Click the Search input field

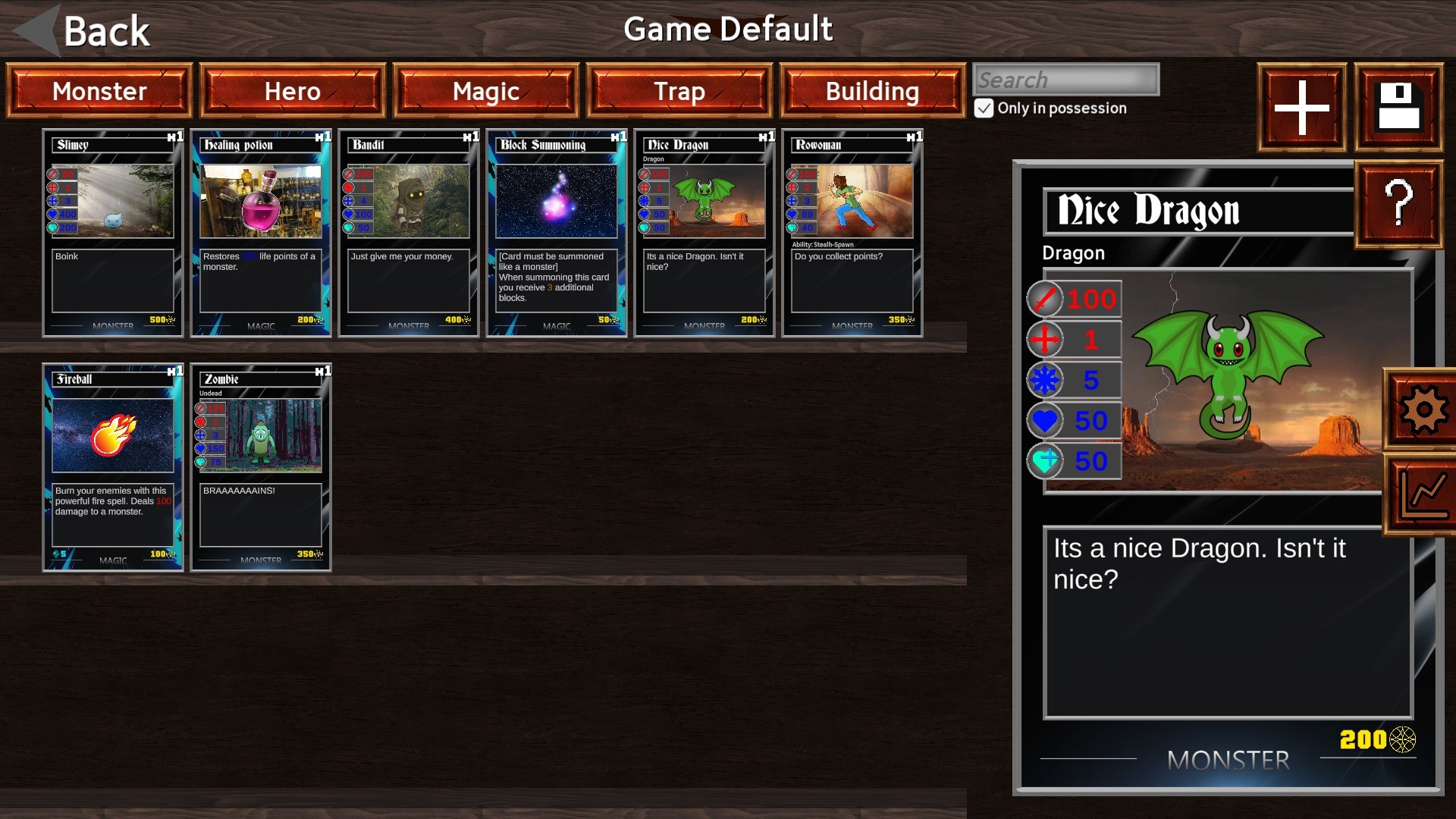pyautogui.click(x=1065, y=79)
